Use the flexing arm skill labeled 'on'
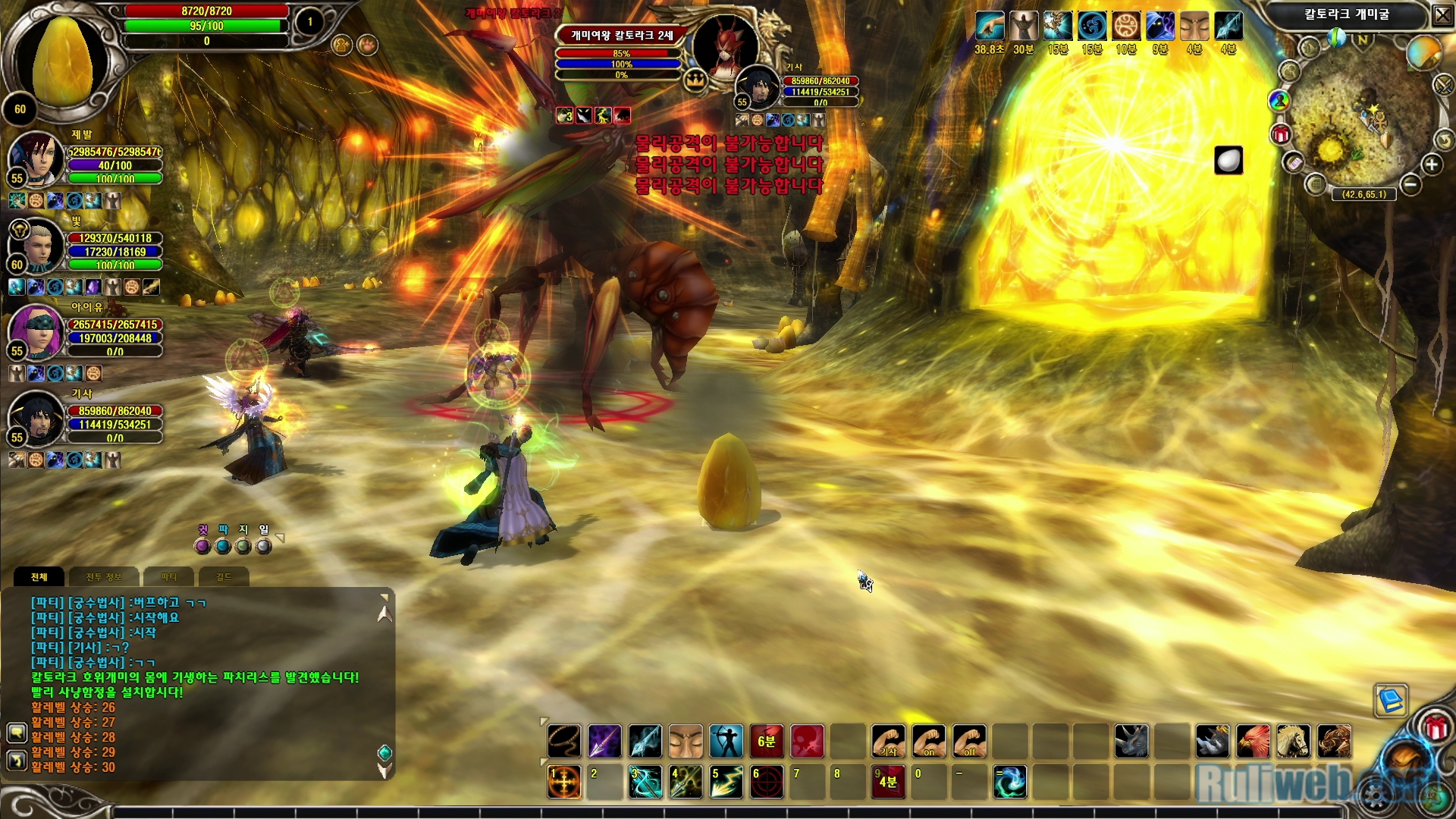This screenshot has width=1456, height=819. [x=928, y=741]
